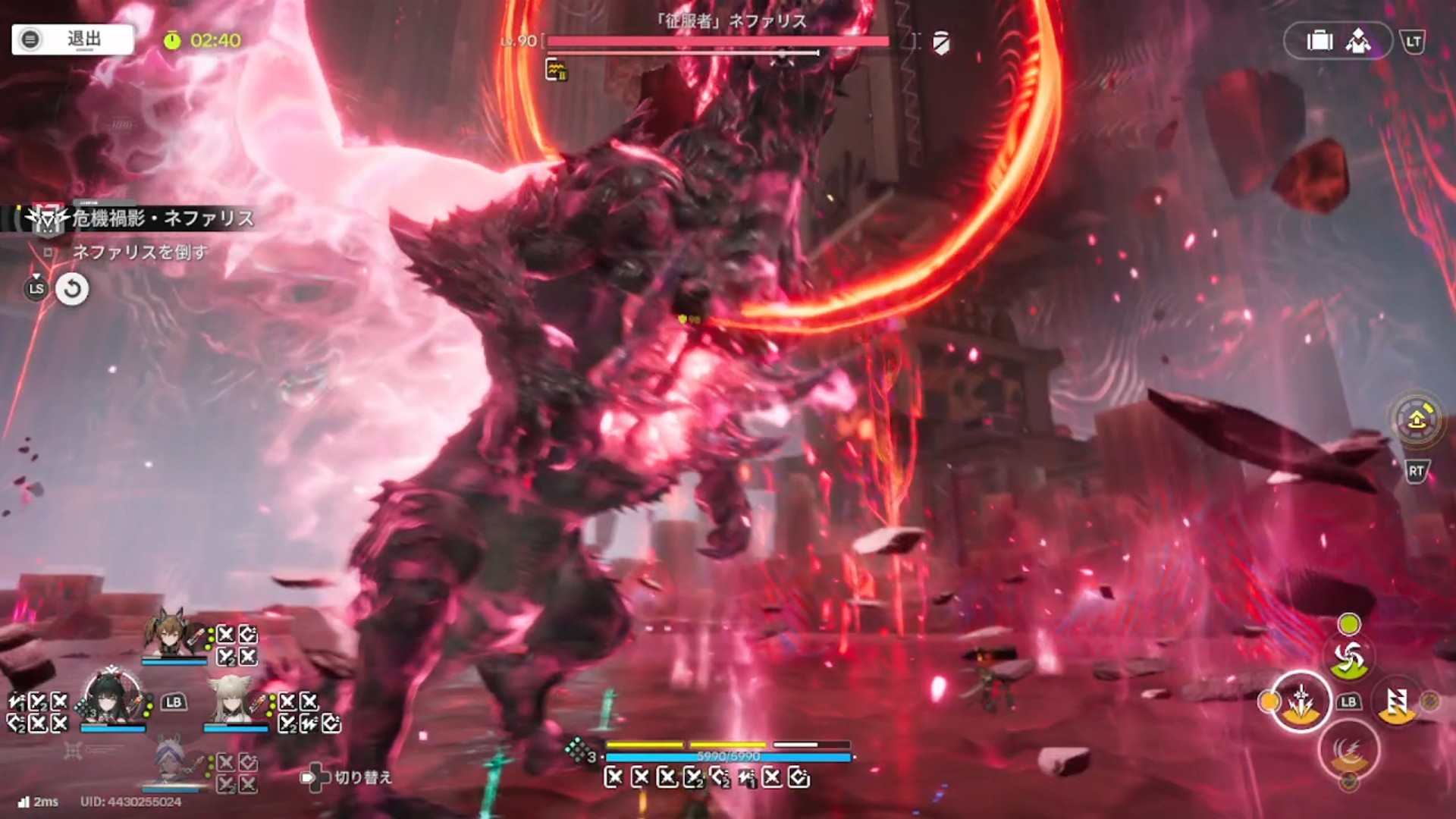Activate the crescent lightning skill
This screenshot has width=1456, height=819.
[x=1348, y=749]
